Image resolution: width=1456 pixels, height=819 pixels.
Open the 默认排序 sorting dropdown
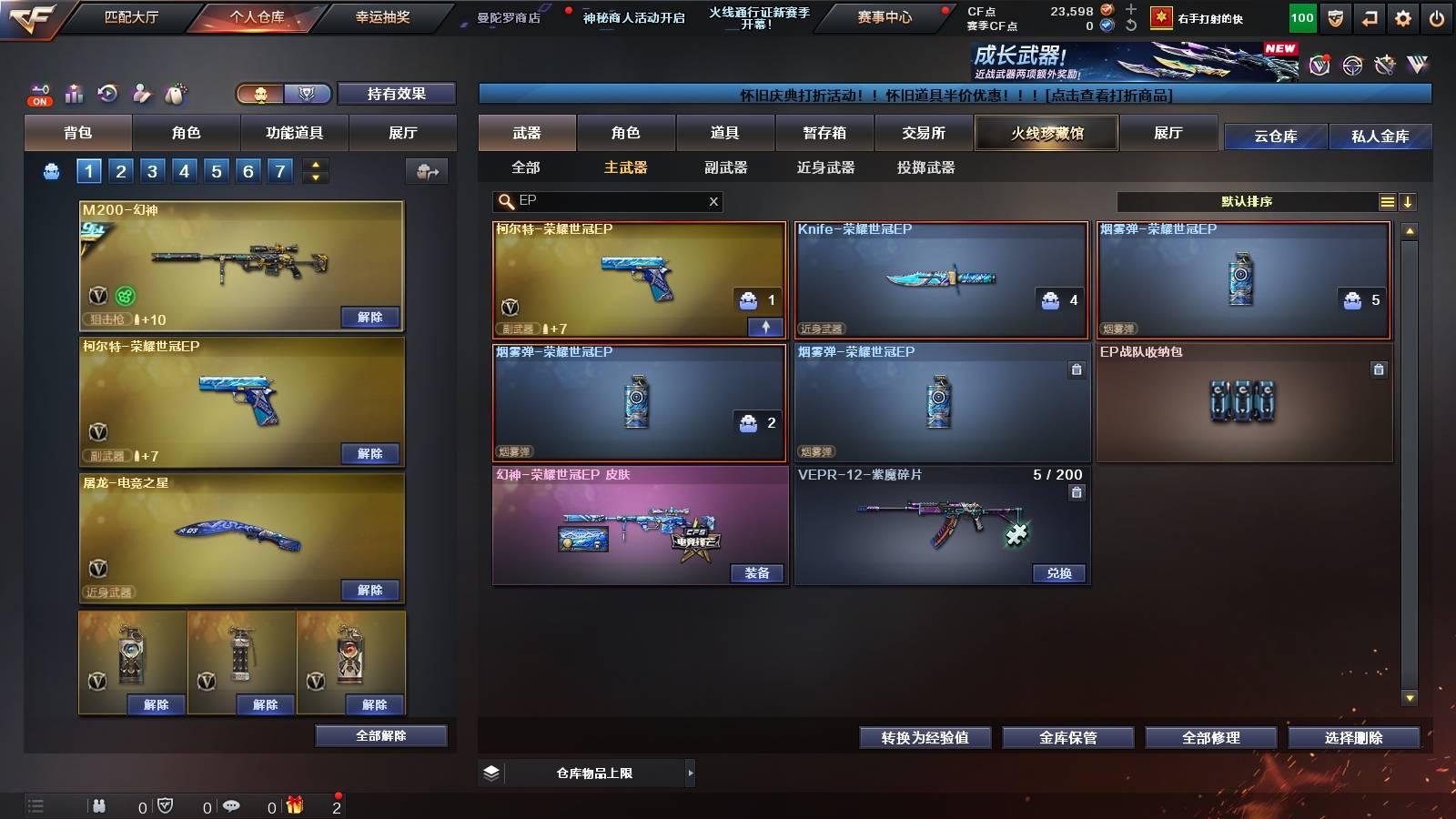coord(1247,201)
